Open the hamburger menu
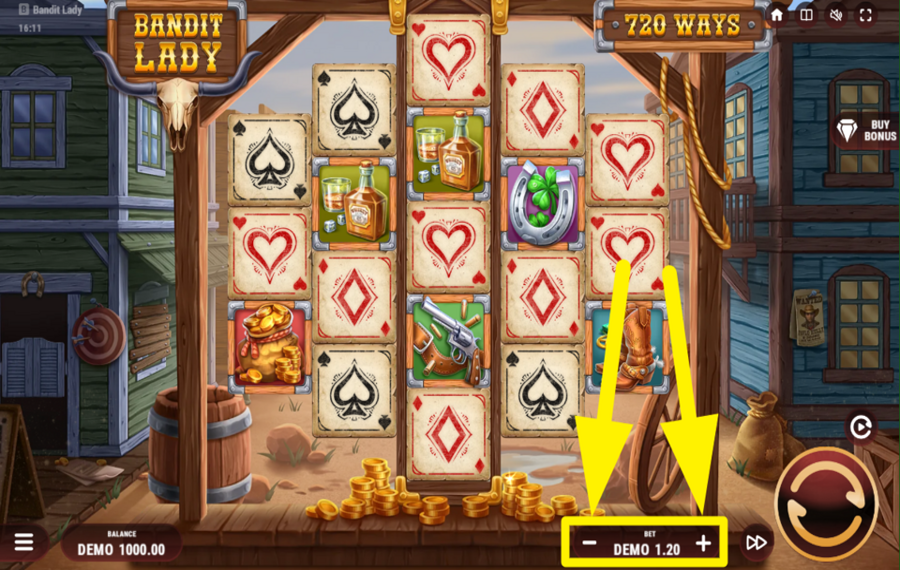This screenshot has height=570, width=900. pyautogui.click(x=24, y=542)
